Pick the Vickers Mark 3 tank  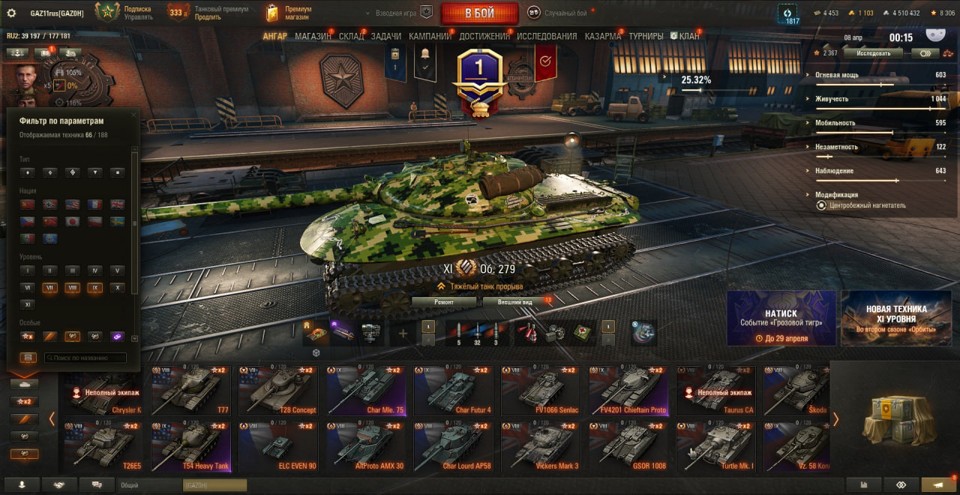(x=542, y=446)
